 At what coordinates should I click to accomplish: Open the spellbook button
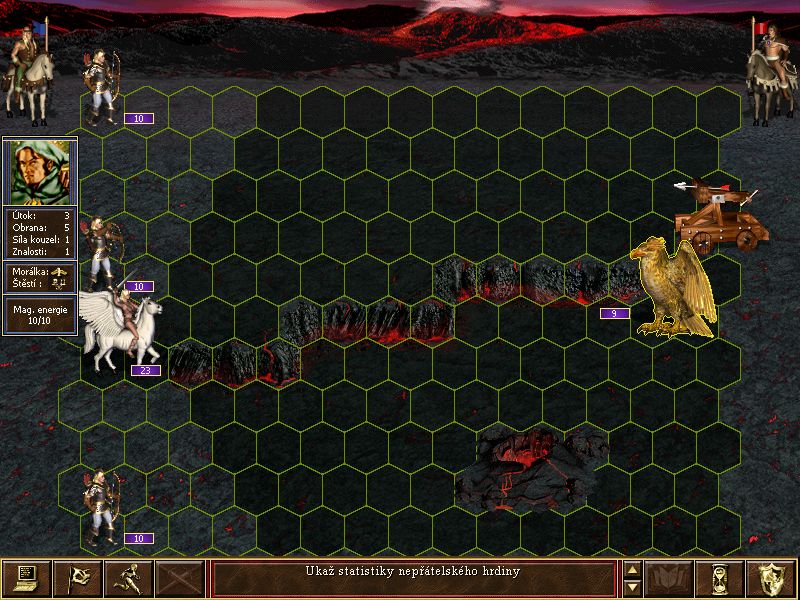tap(670, 578)
